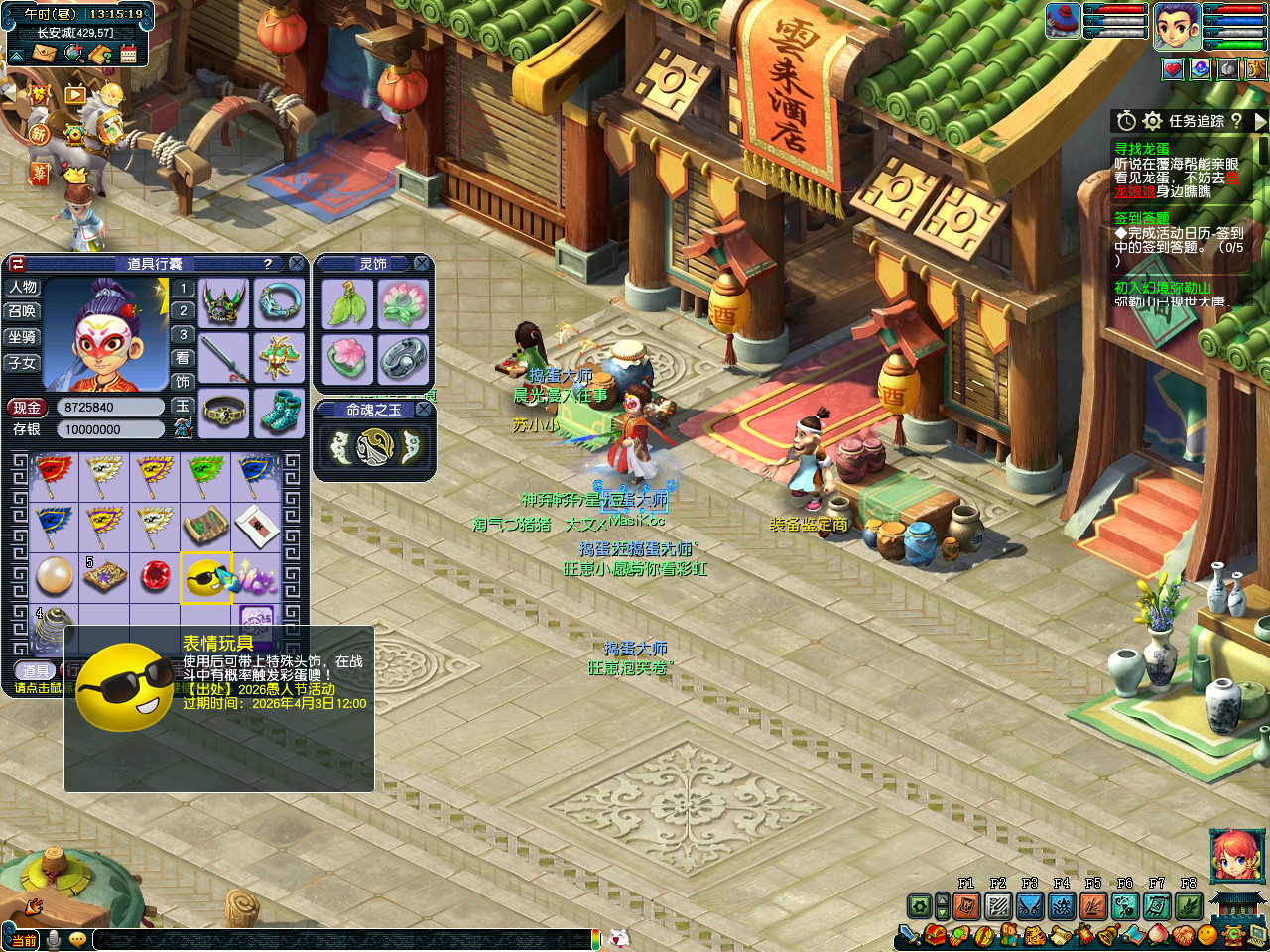Select the teal boots equipment slot
This screenshot has height=952, width=1270.
pos(280,411)
